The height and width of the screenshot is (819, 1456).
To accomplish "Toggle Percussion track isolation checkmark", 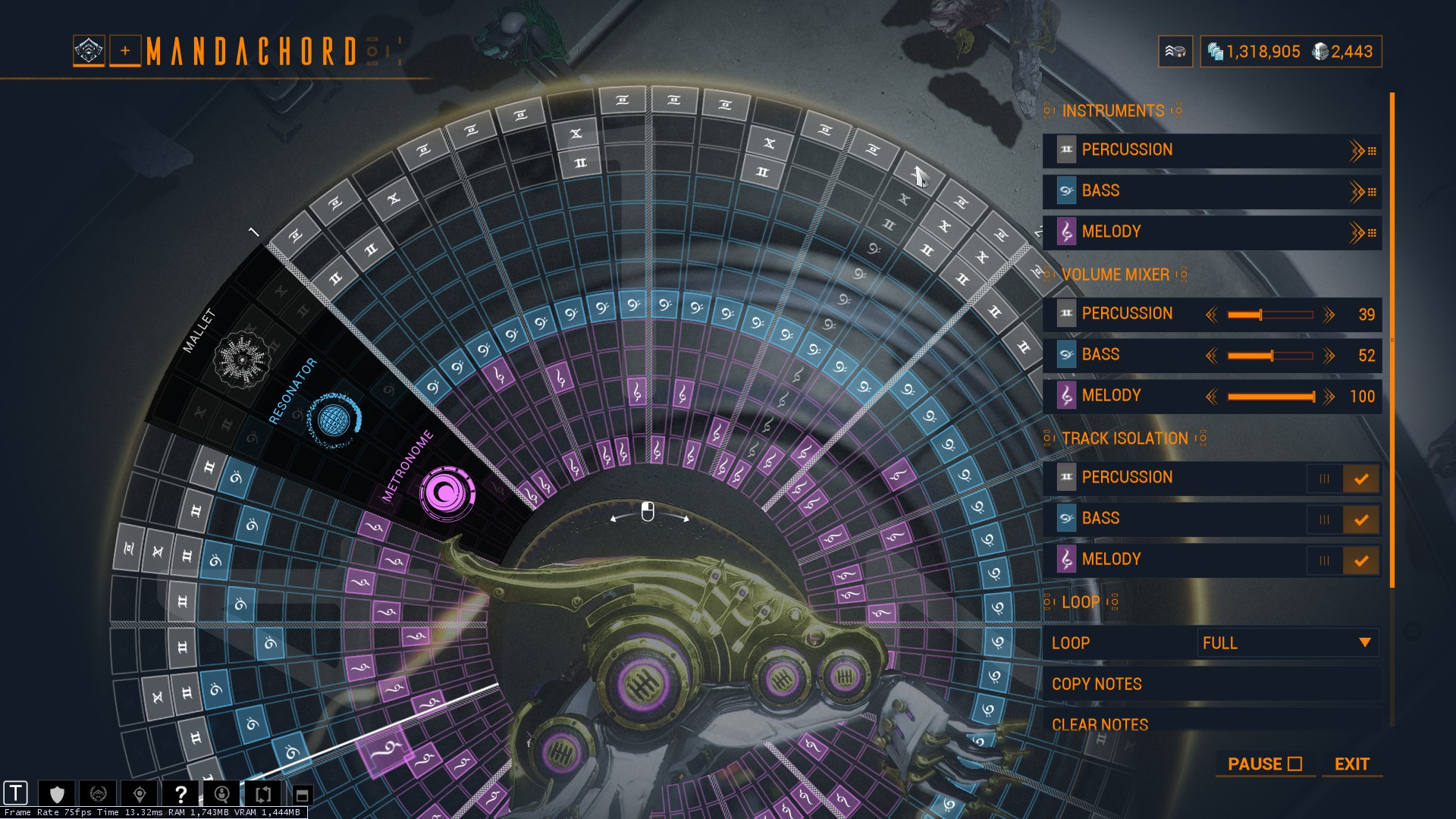I will click(1361, 479).
